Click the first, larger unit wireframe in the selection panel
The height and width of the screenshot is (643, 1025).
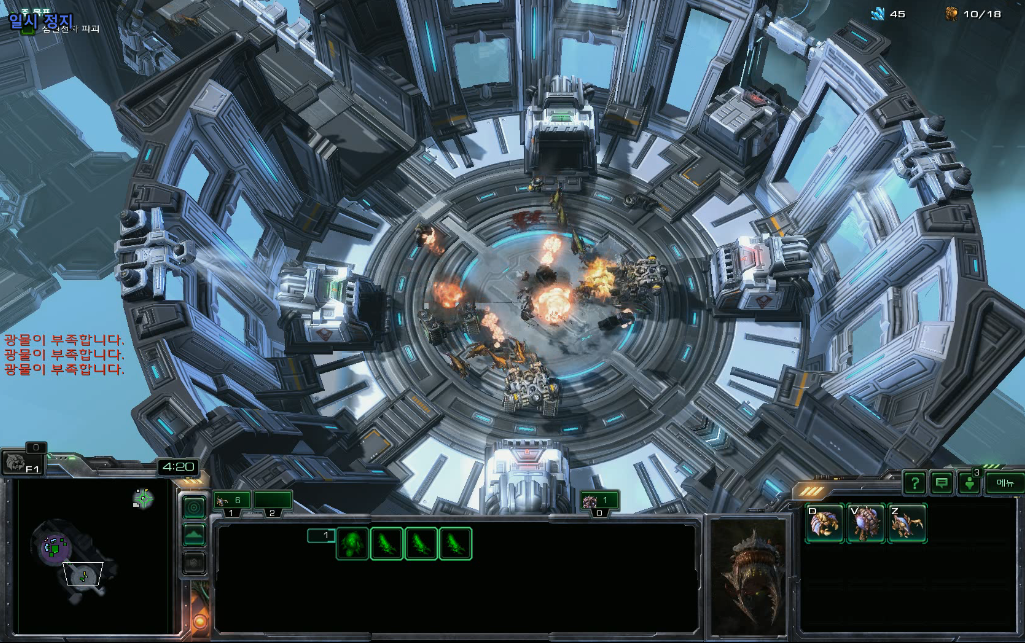coord(352,543)
